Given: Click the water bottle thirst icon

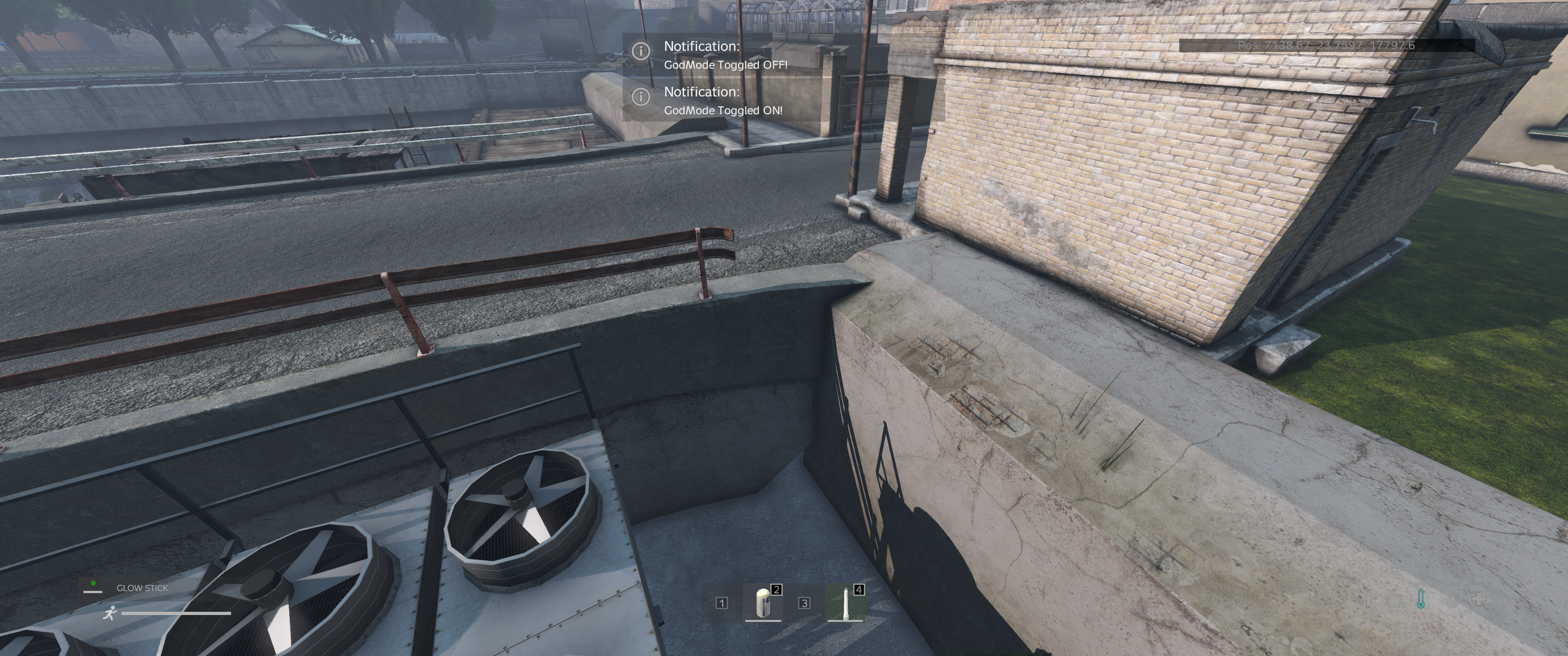Looking at the screenshot, I should pyautogui.click(x=1369, y=600).
